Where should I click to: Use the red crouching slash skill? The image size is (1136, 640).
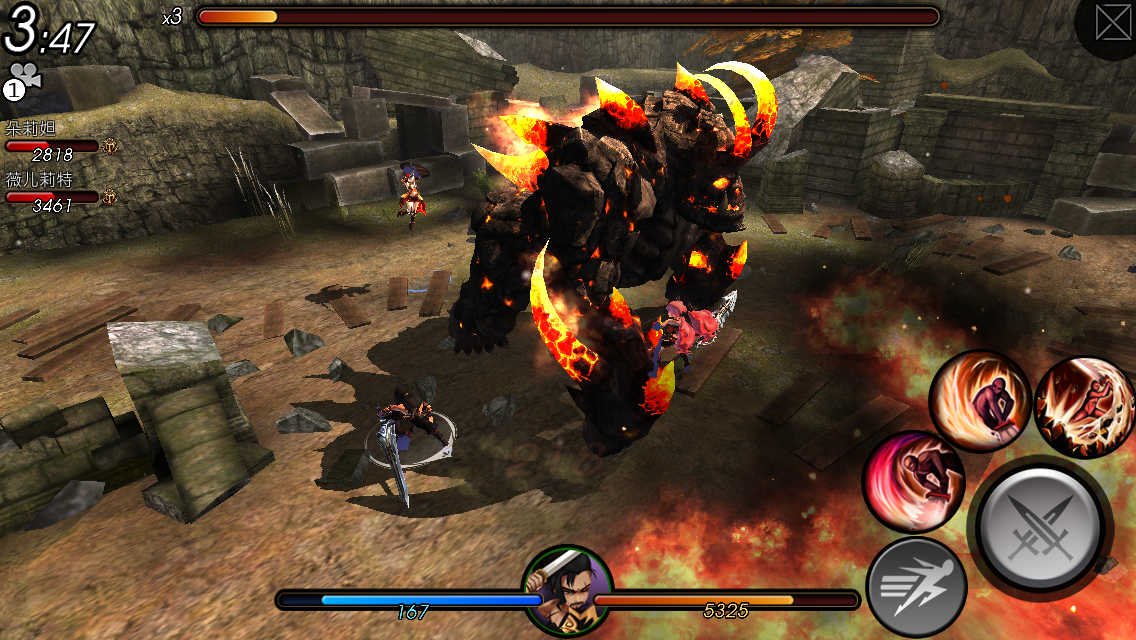pyautogui.click(x=913, y=481)
